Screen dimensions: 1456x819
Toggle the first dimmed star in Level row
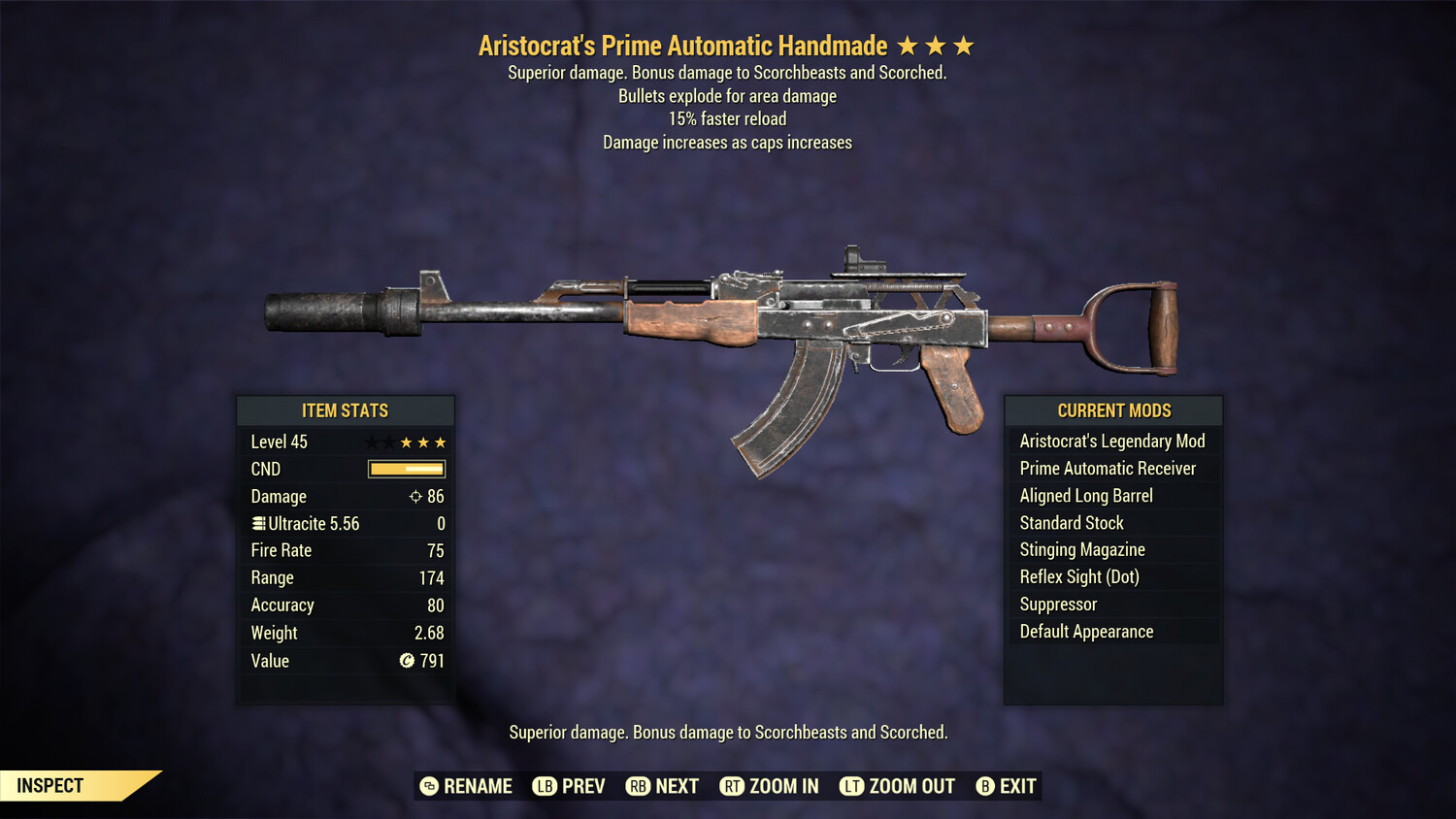(x=370, y=442)
